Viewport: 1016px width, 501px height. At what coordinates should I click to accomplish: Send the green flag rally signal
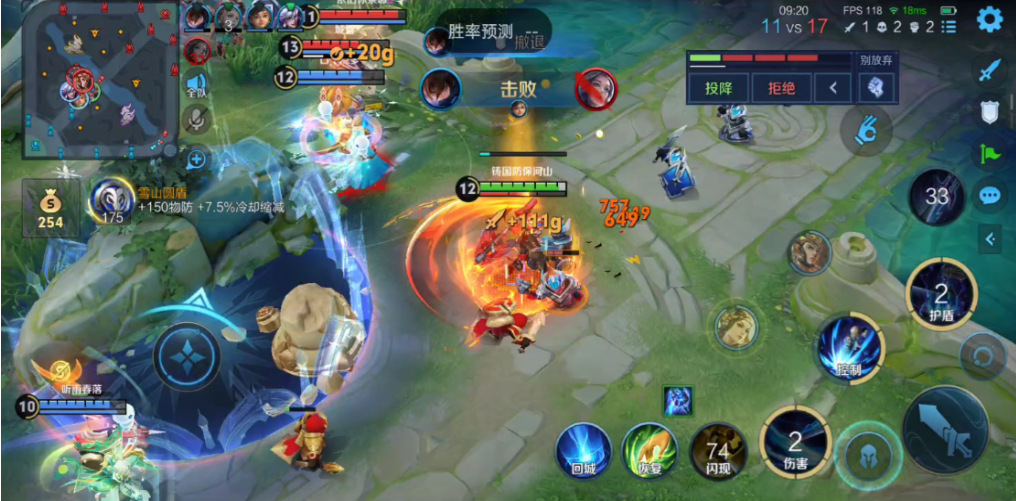(x=990, y=153)
